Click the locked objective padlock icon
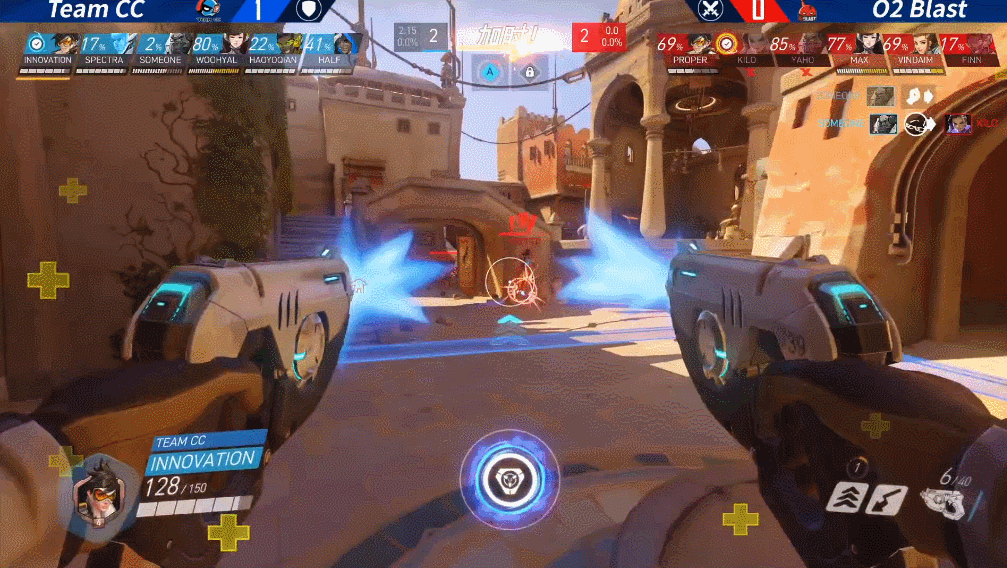The height and width of the screenshot is (568, 1007). [529, 71]
